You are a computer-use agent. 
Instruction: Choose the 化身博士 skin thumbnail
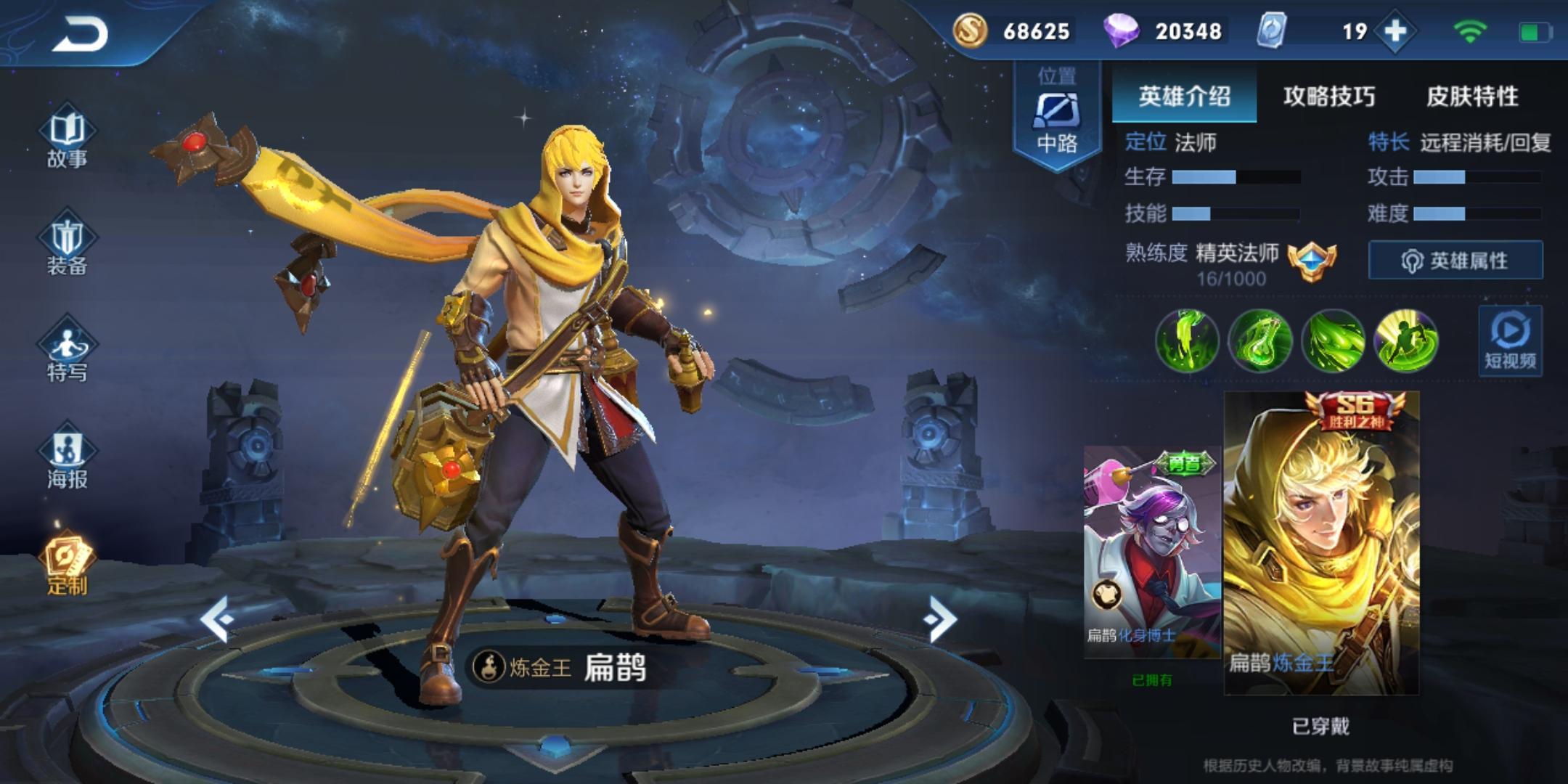pos(1152,552)
